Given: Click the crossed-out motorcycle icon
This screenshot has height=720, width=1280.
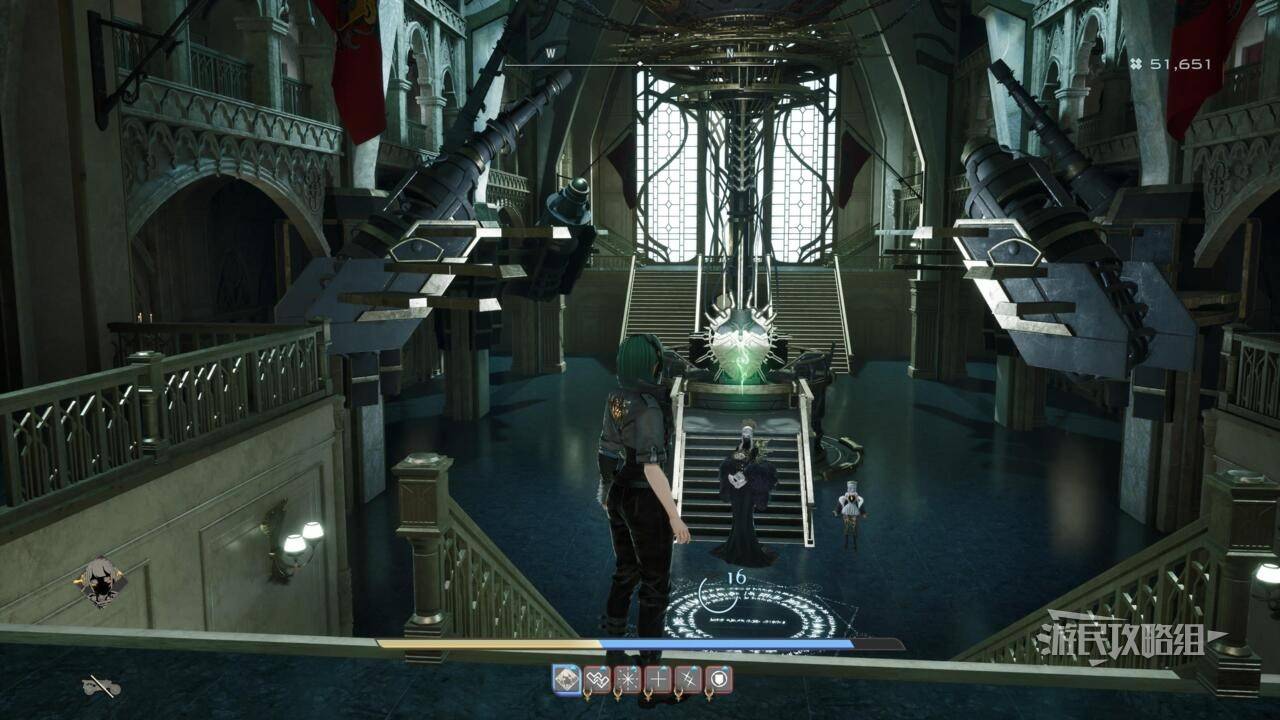Looking at the screenshot, I should [x=101, y=686].
